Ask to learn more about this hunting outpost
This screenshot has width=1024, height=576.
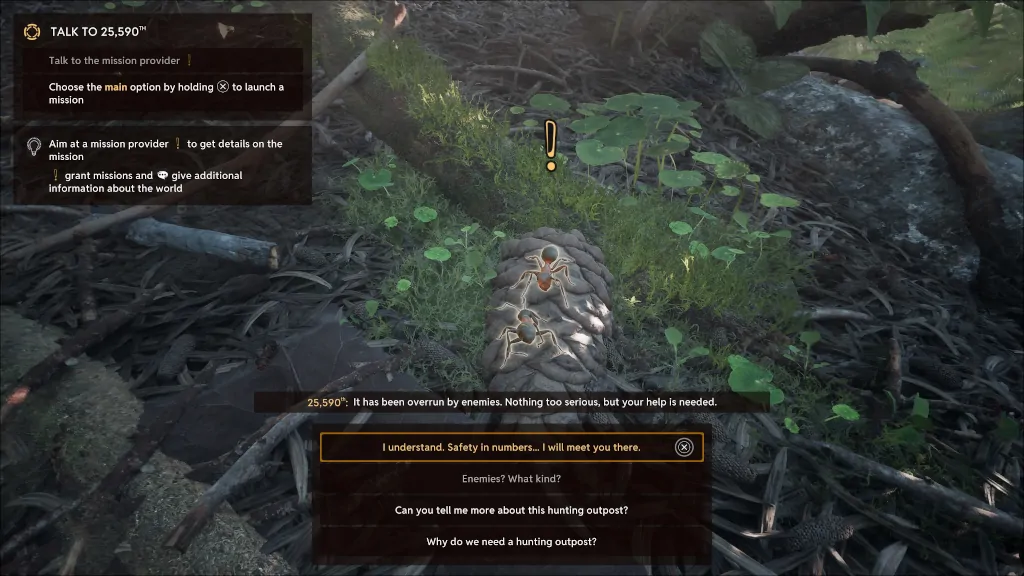[511, 510]
